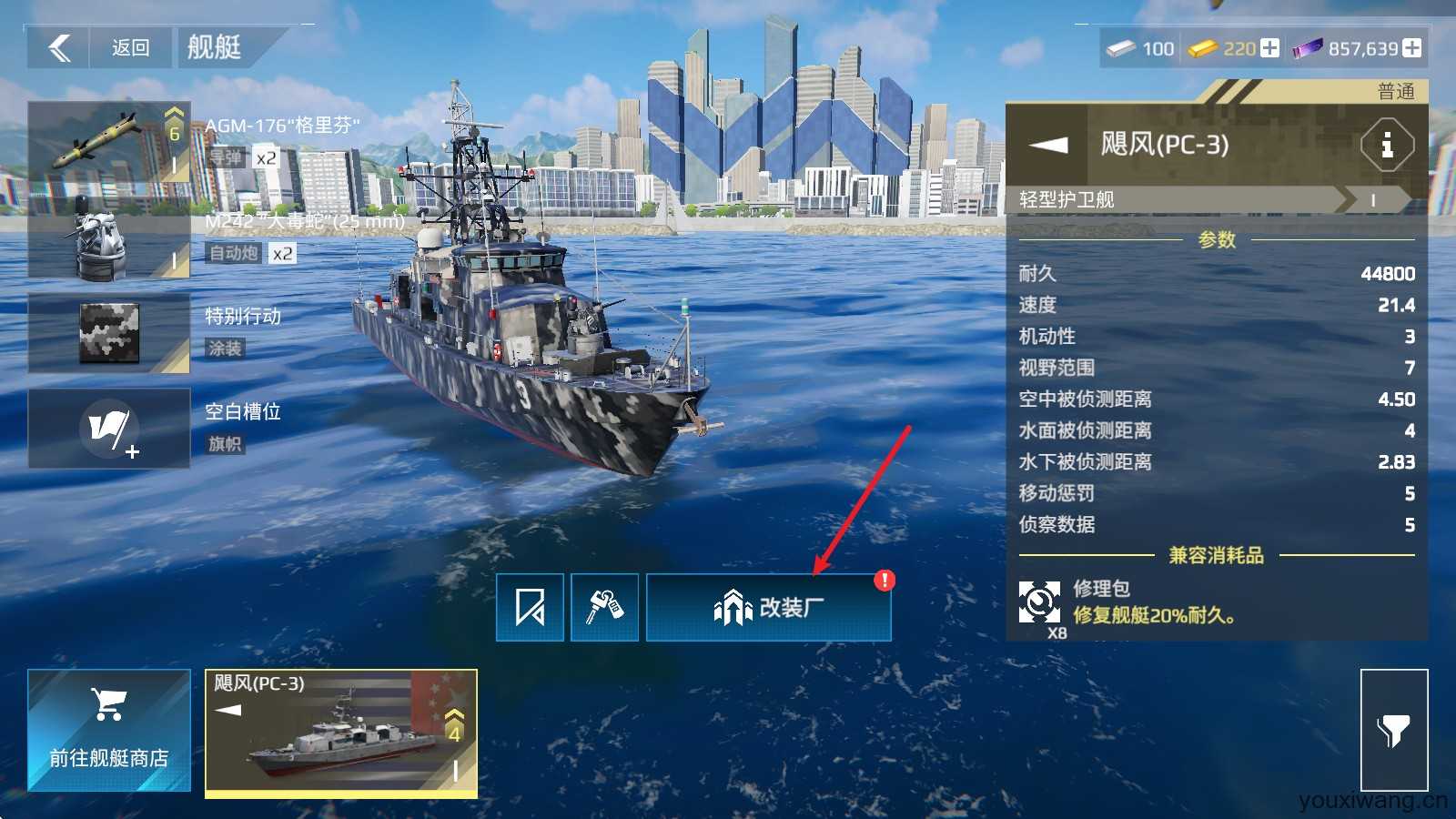The width and height of the screenshot is (1456, 819).
Task: Open the 特别行动 camouflage slot
Action: point(109,333)
